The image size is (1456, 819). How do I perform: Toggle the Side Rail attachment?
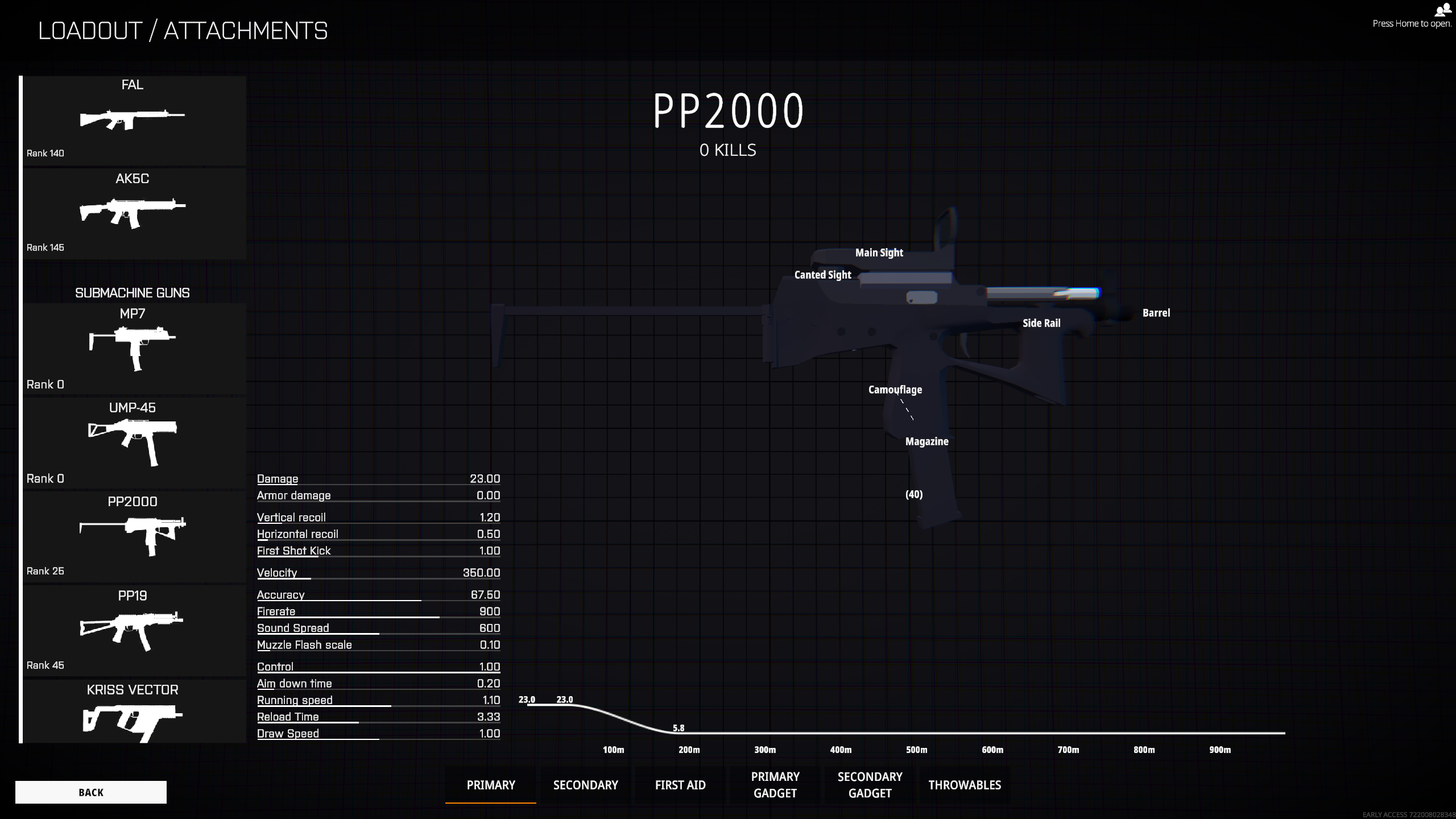pos(1042,322)
